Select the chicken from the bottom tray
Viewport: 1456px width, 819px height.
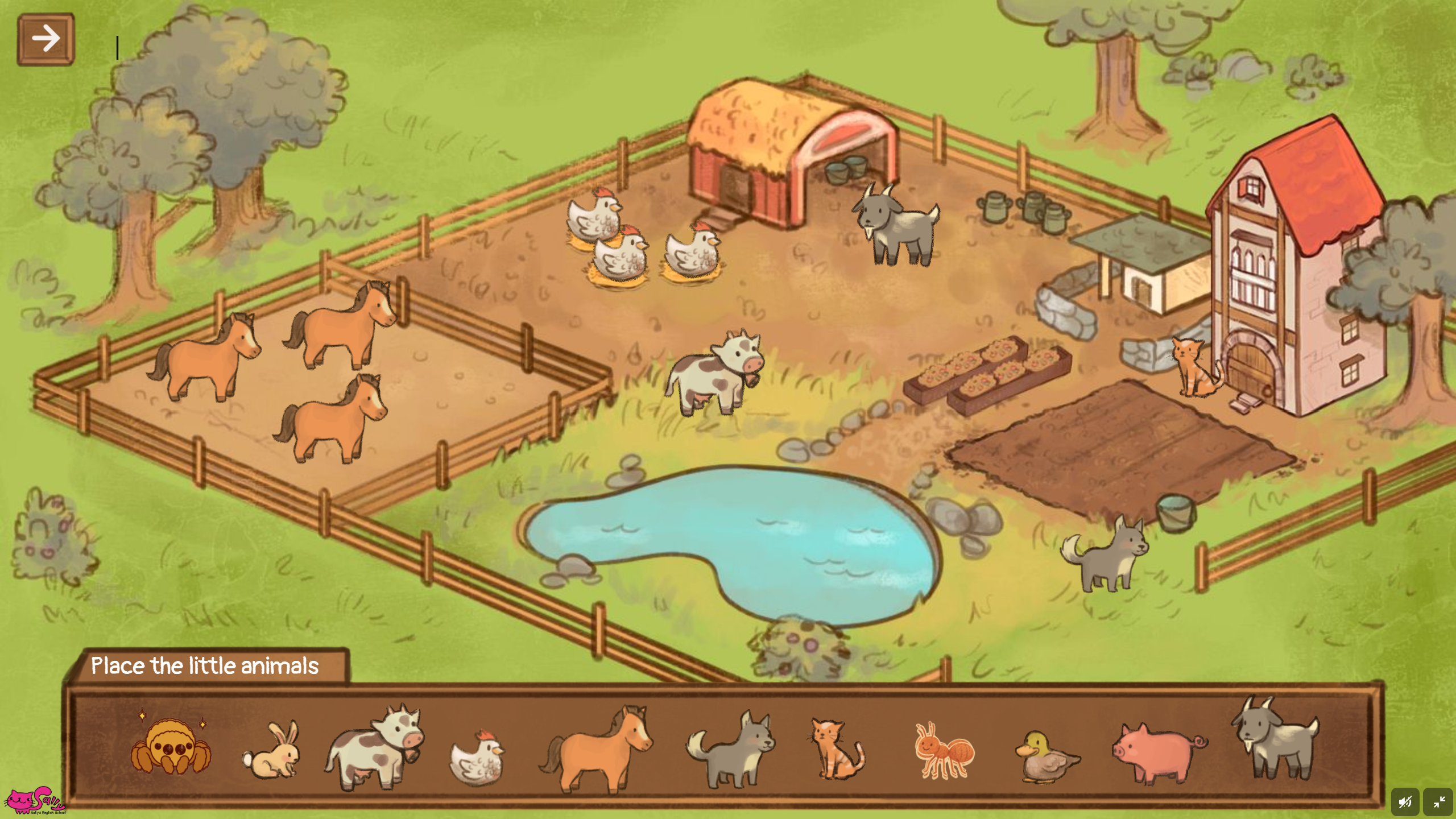click(477, 757)
